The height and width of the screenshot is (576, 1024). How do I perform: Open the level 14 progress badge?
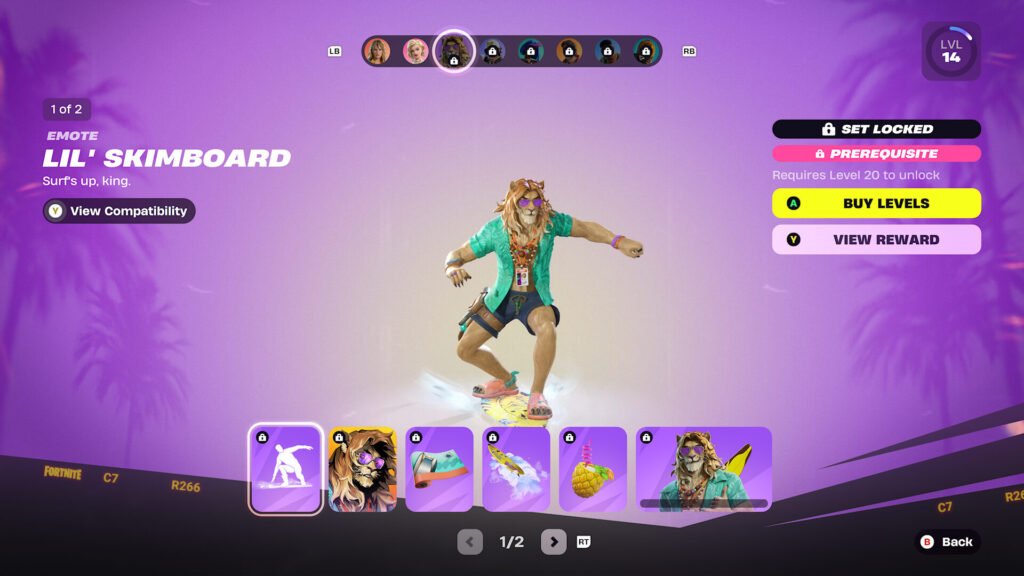pos(950,52)
